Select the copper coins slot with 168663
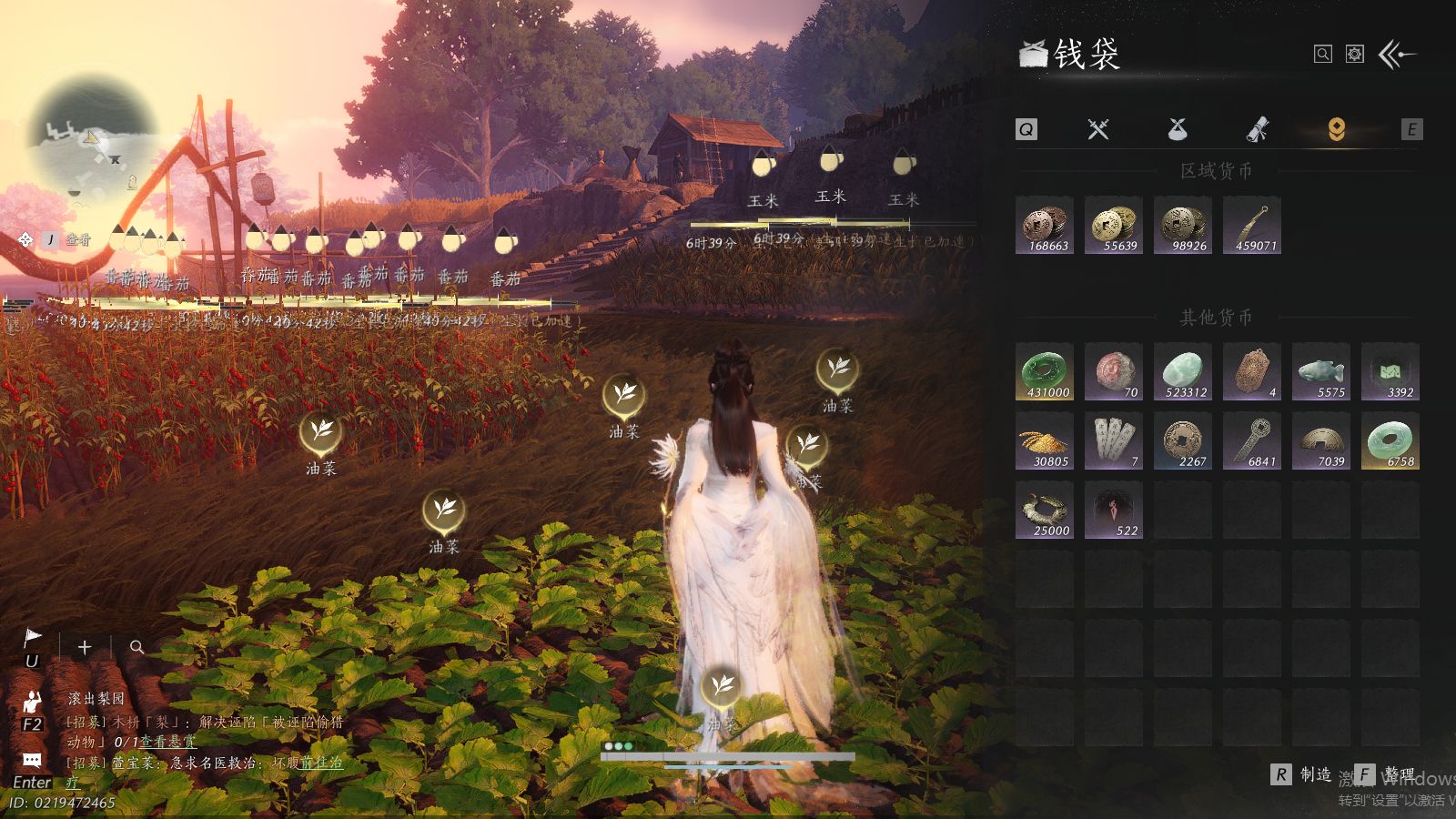The image size is (1456, 819). click(1045, 225)
